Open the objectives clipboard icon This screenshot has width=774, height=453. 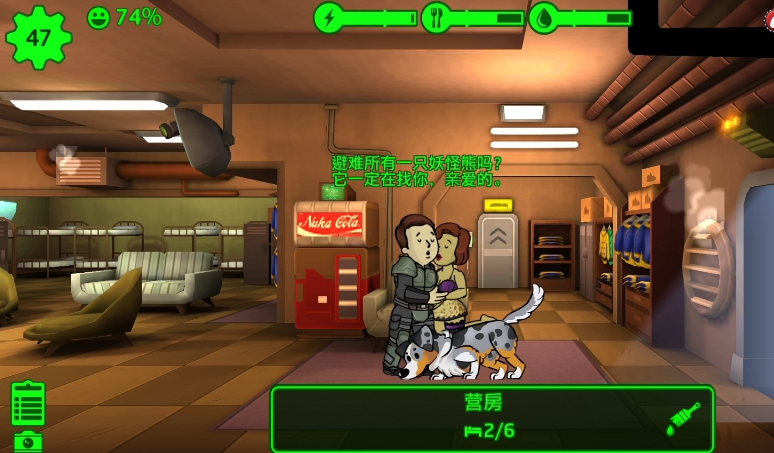(28, 403)
